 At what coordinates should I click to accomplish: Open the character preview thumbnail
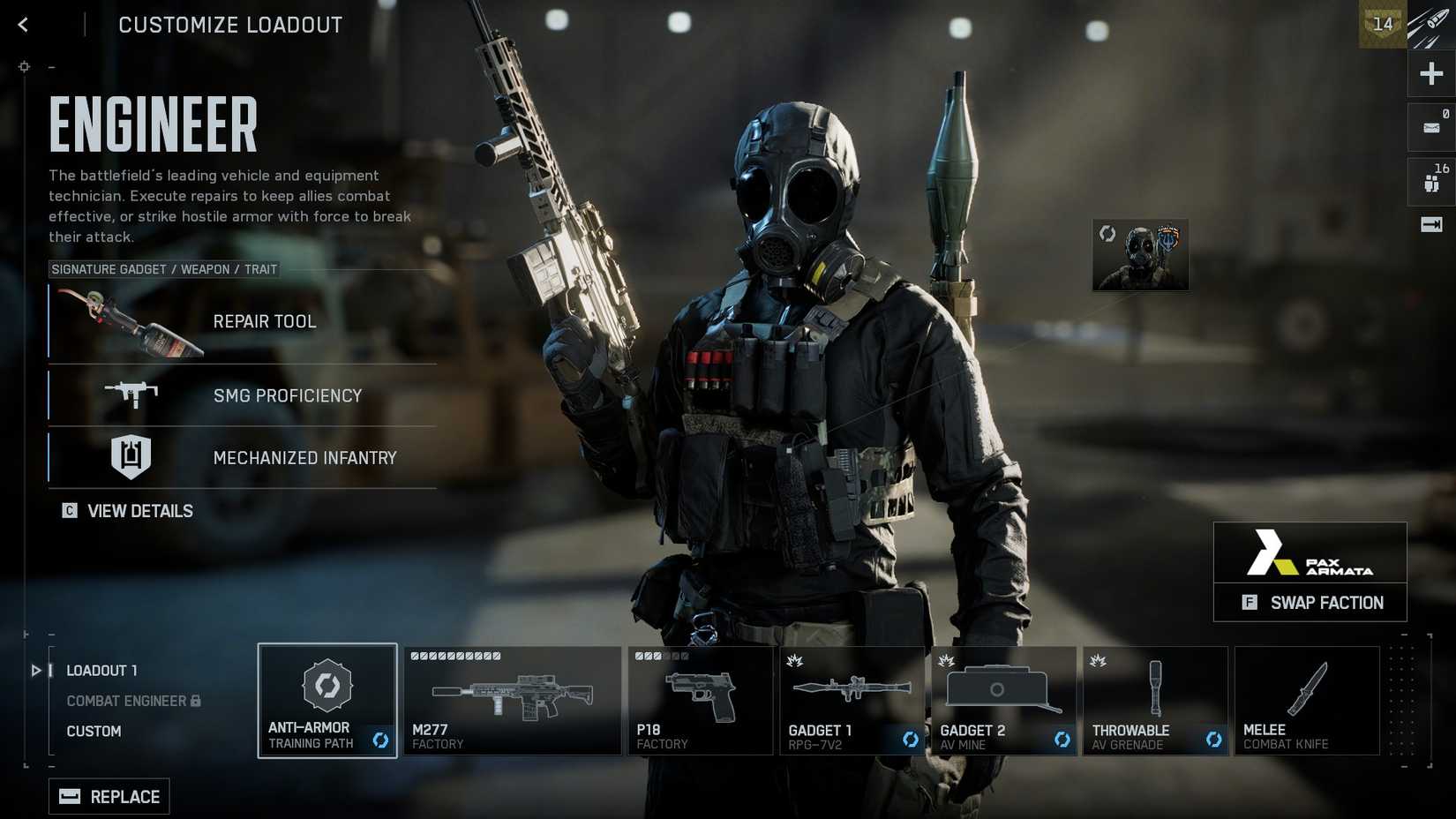1140,255
